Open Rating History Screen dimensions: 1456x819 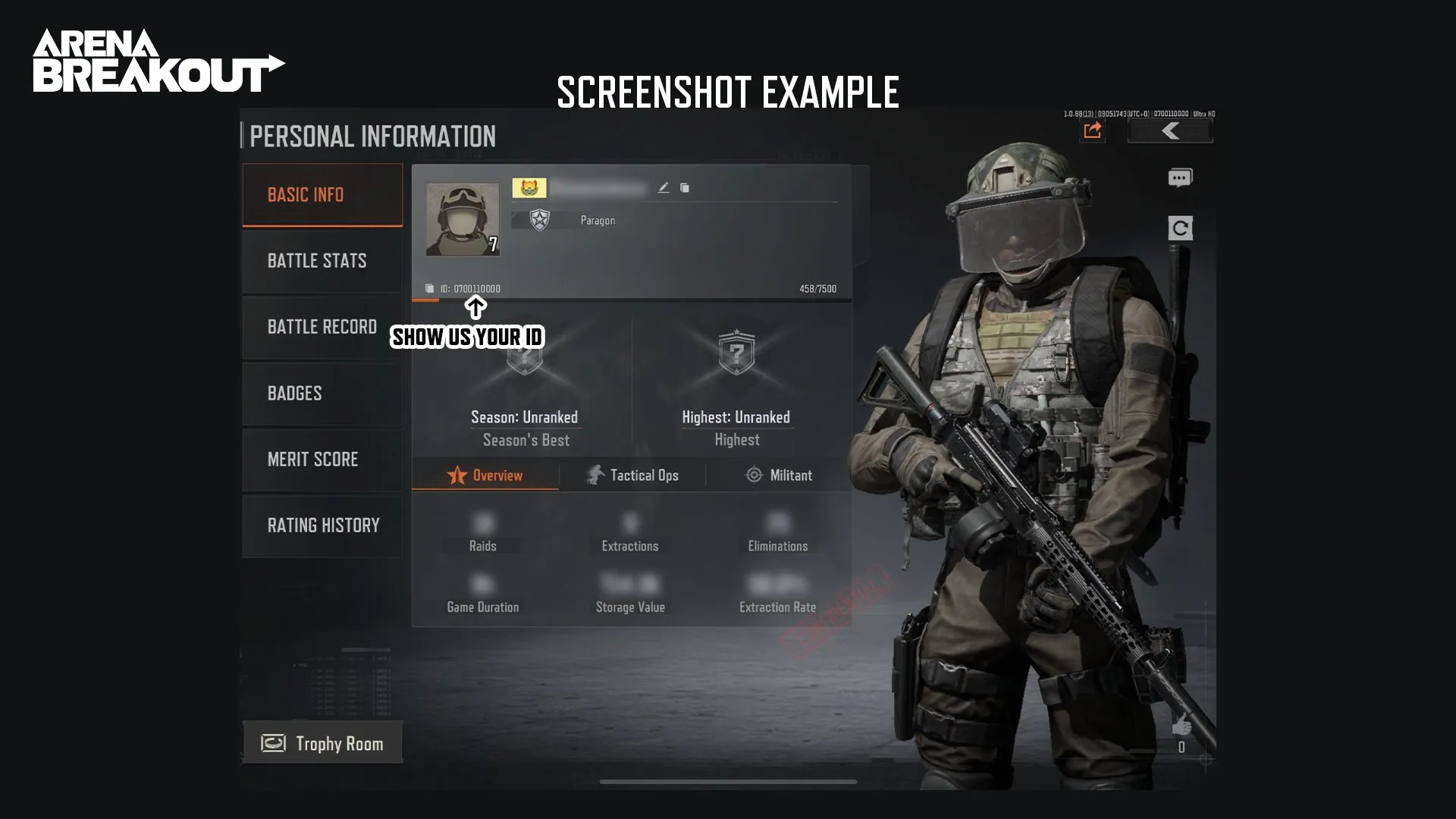[322, 526]
